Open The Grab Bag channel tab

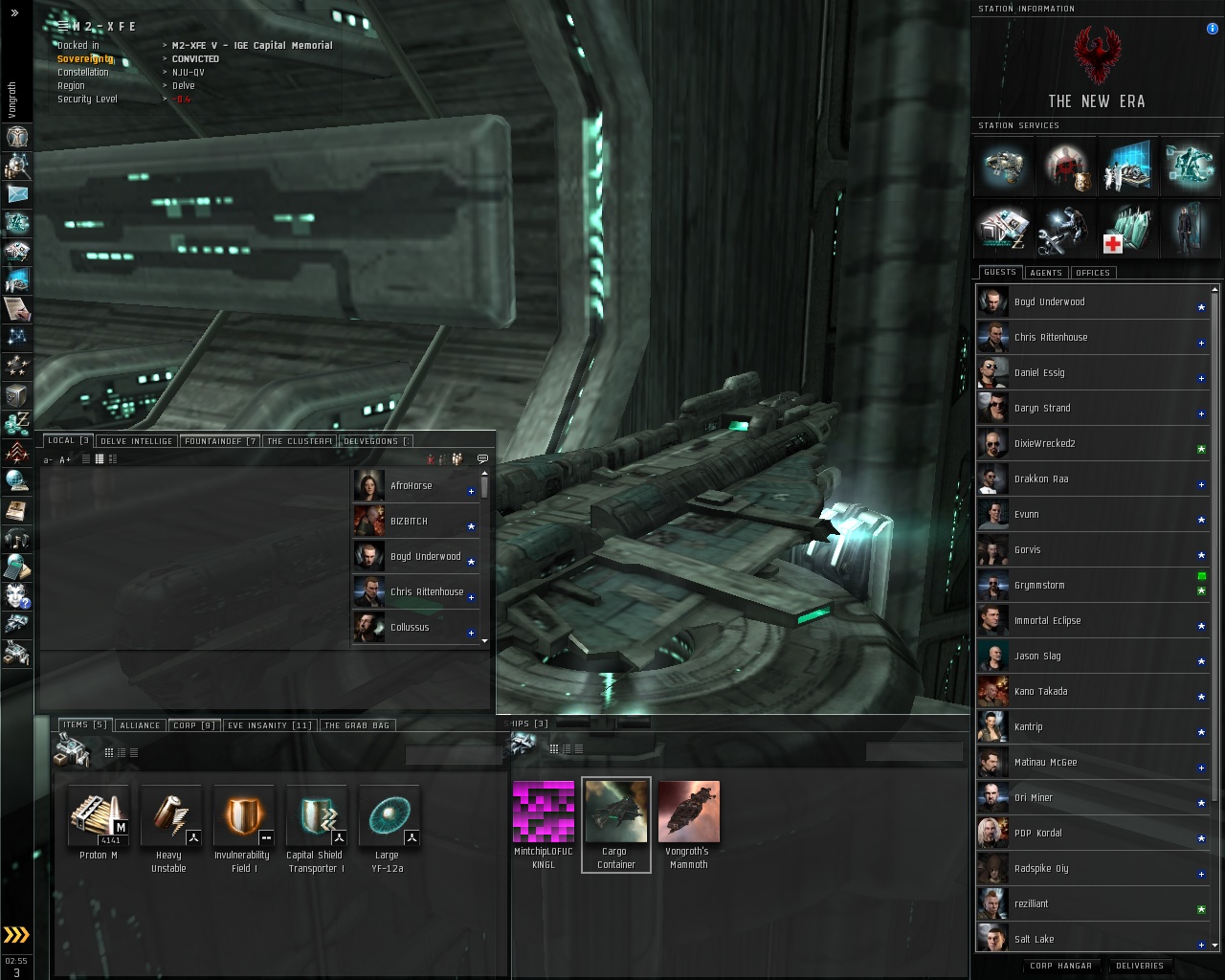click(x=357, y=725)
